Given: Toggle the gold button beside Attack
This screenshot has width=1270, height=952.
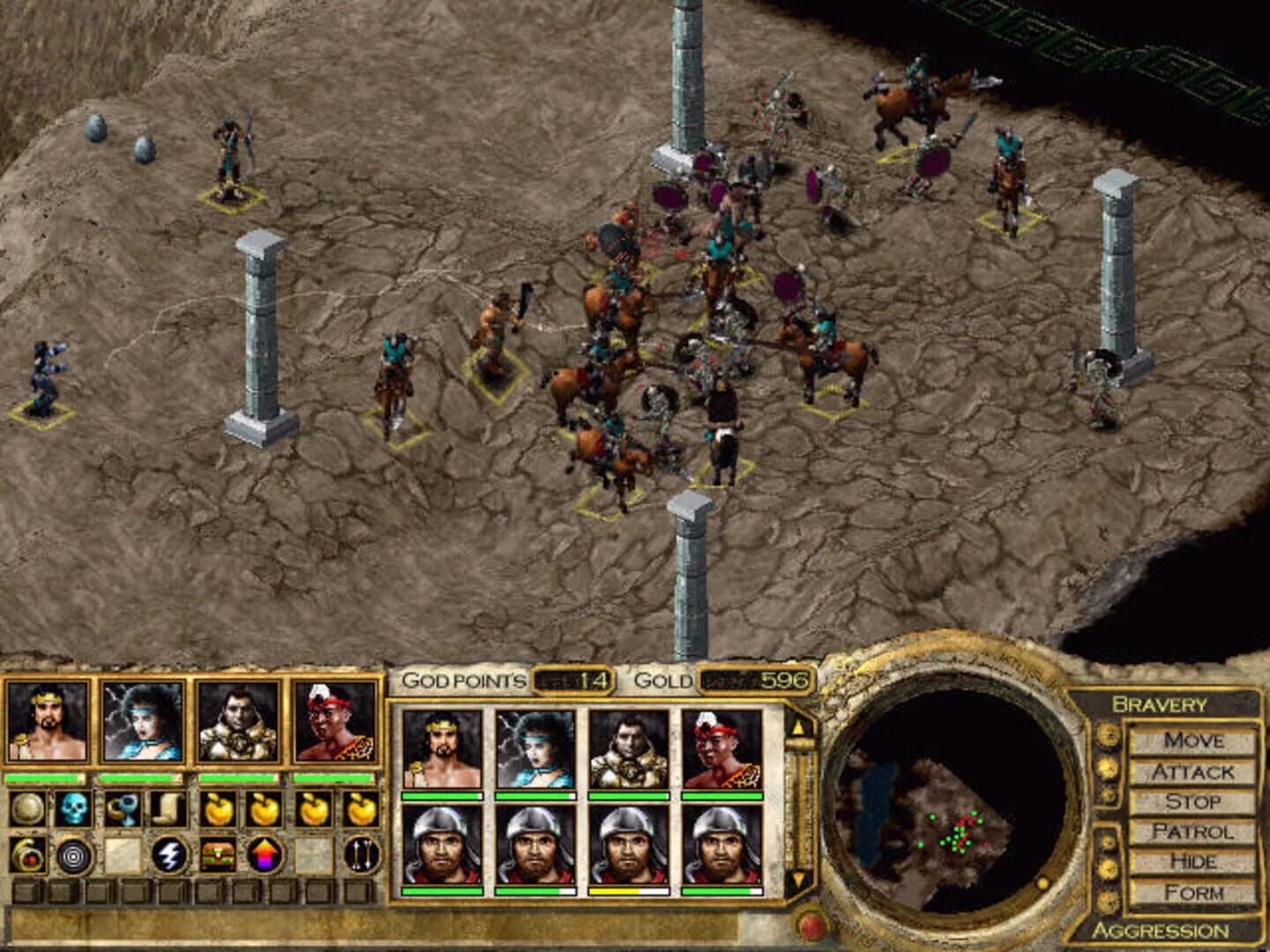Looking at the screenshot, I should [x=1106, y=770].
